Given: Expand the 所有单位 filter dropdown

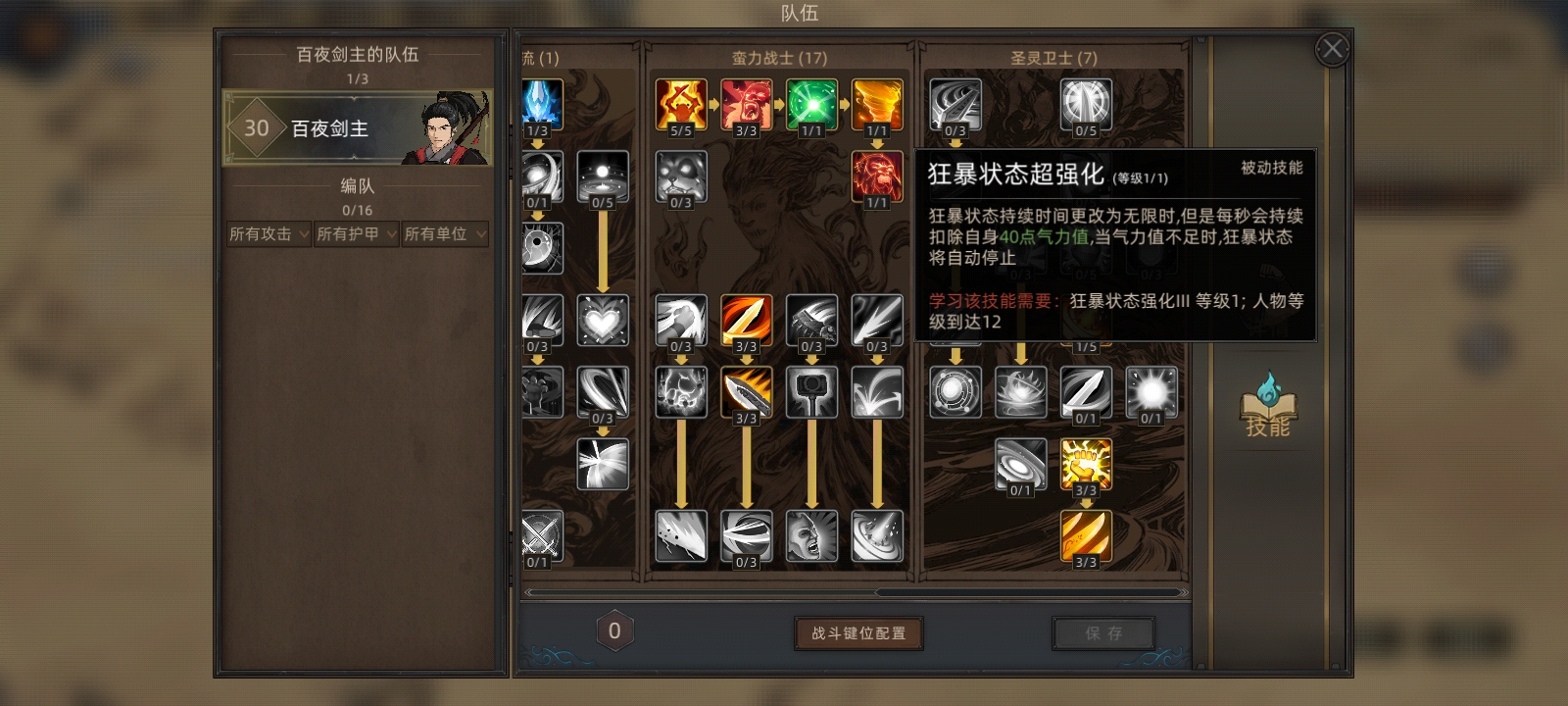Looking at the screenshot, I should click(443, 233).
